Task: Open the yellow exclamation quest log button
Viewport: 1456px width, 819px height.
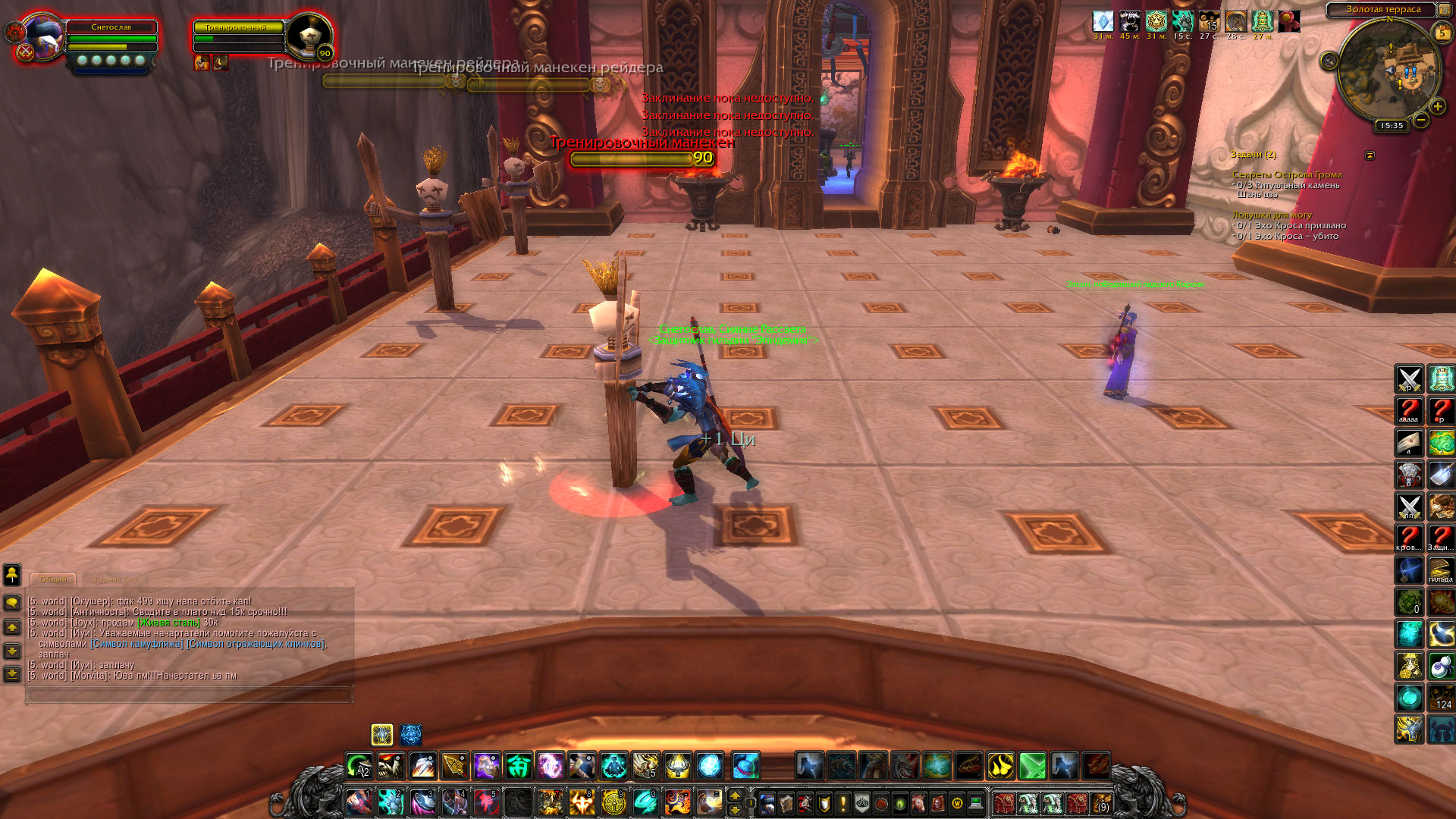Action: 843,803
